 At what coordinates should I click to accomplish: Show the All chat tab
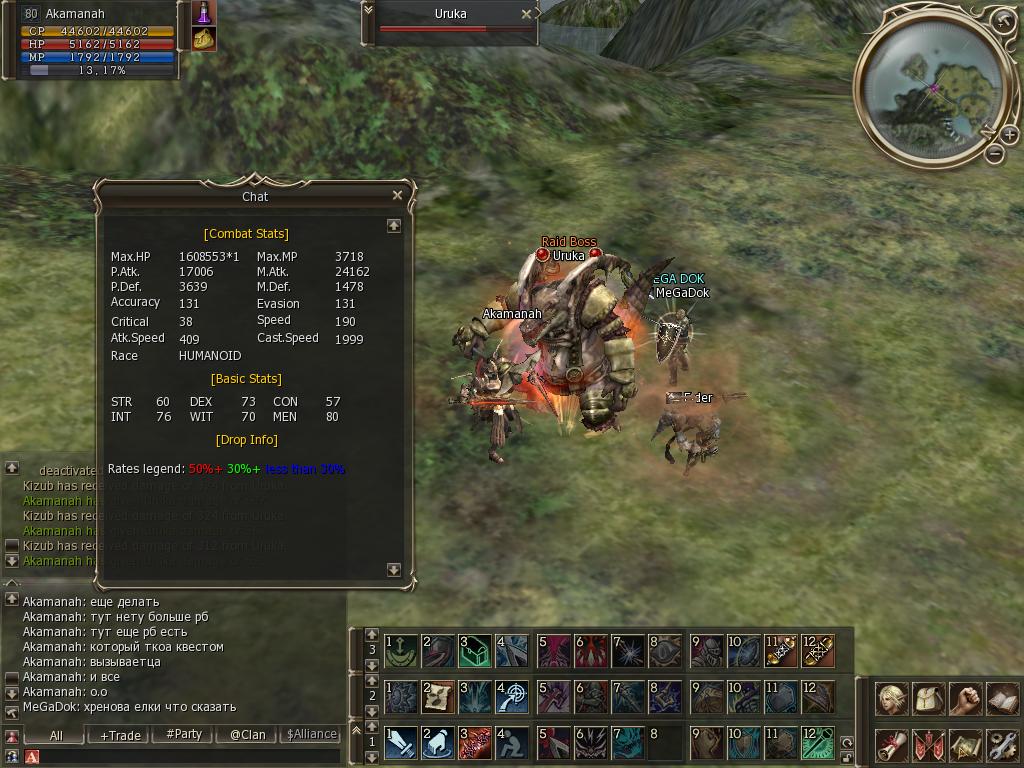pos(56,735)
